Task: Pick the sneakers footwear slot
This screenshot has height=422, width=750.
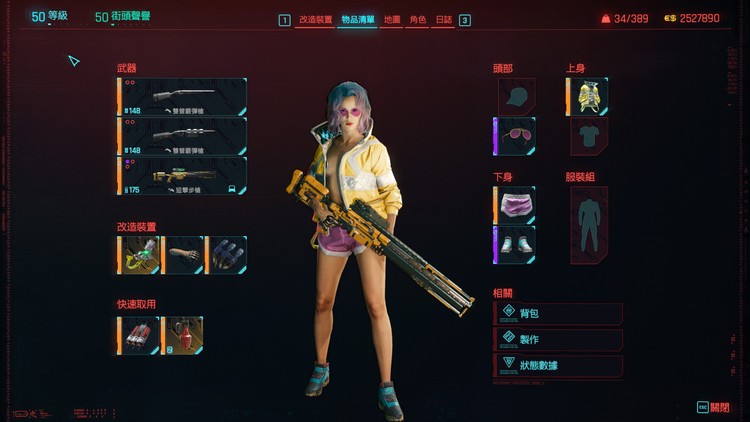Action: pos(516,245)
